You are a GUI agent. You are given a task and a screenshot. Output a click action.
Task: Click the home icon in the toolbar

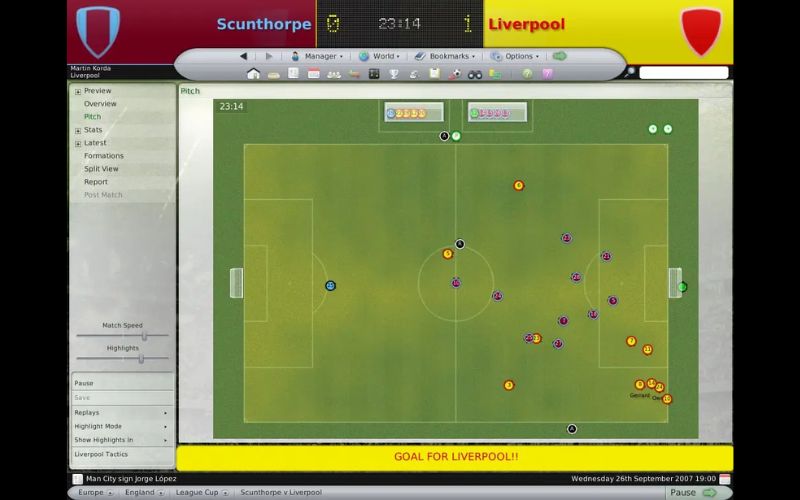click(253, 73)
